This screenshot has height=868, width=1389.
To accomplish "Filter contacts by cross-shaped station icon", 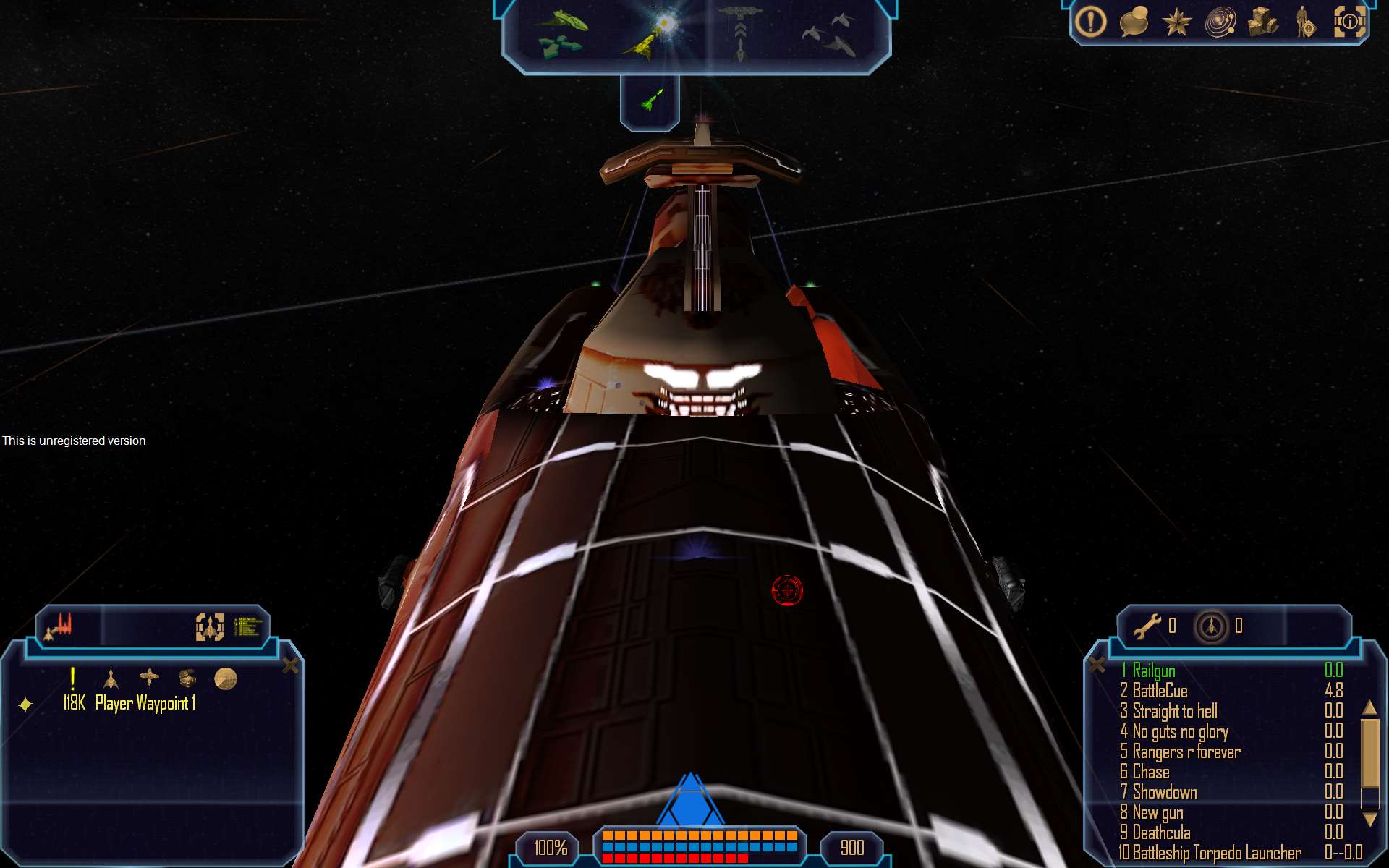I will coord(149,678).
